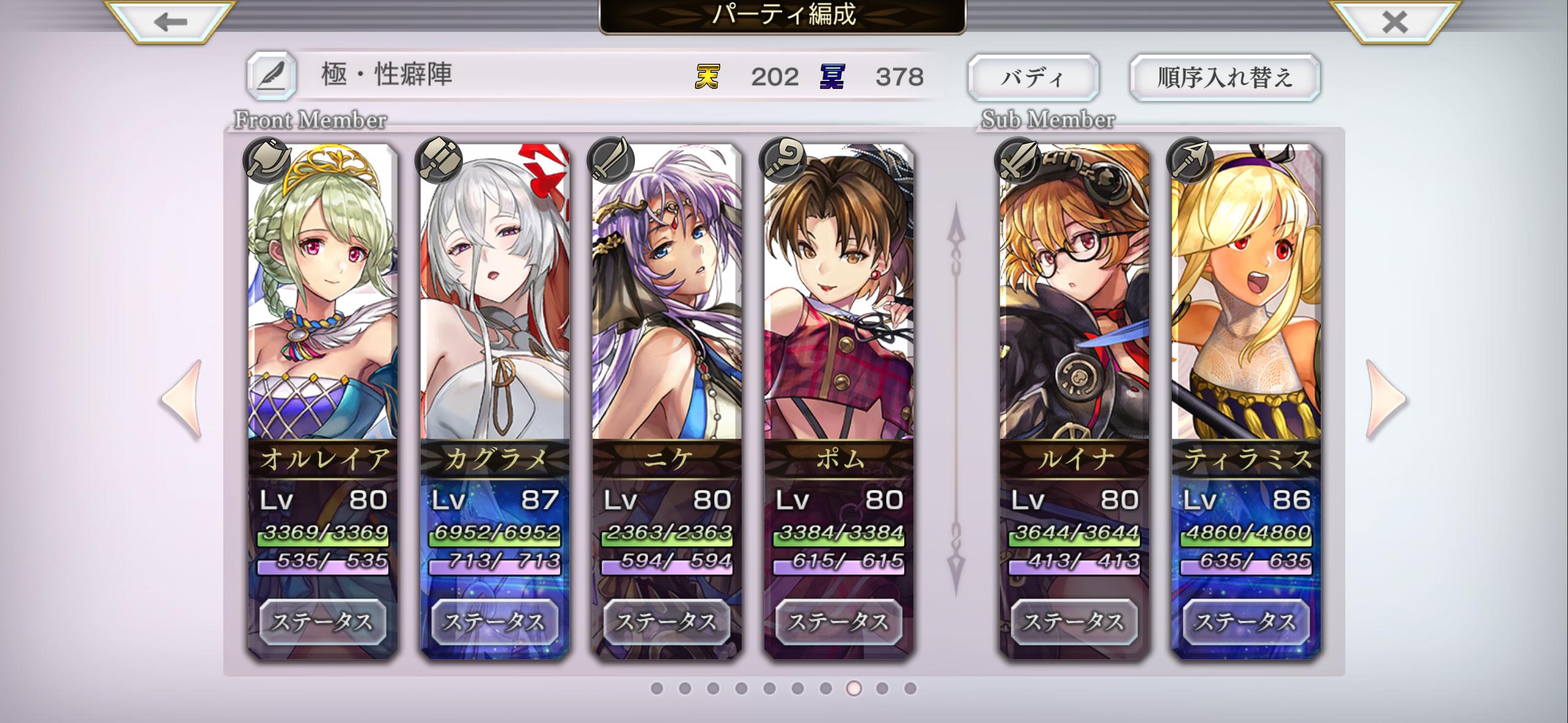
Task: Show ティラミス's ステータス status
Action: 1246,622
